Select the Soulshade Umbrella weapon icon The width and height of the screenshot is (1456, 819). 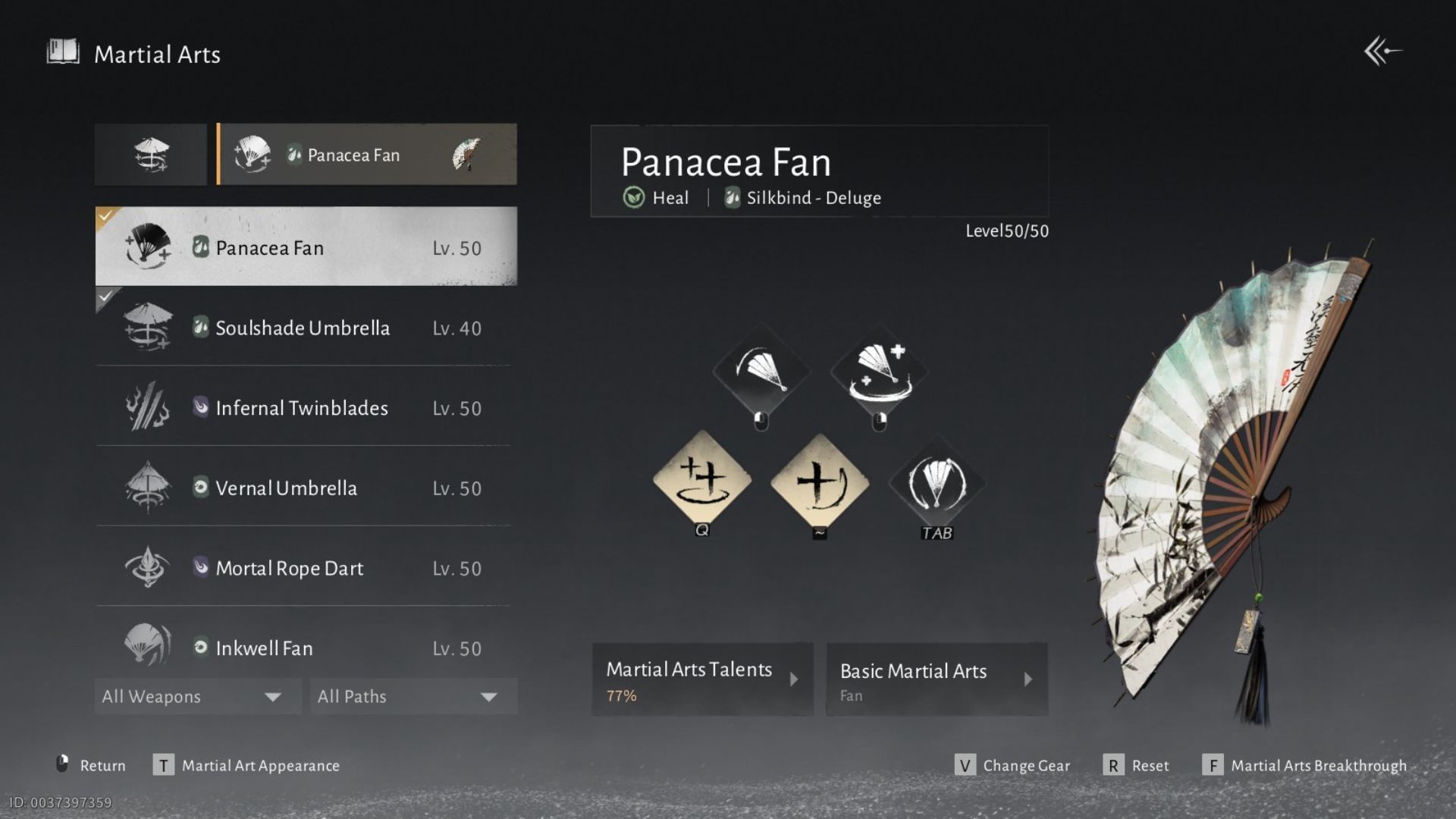[148, 328]
